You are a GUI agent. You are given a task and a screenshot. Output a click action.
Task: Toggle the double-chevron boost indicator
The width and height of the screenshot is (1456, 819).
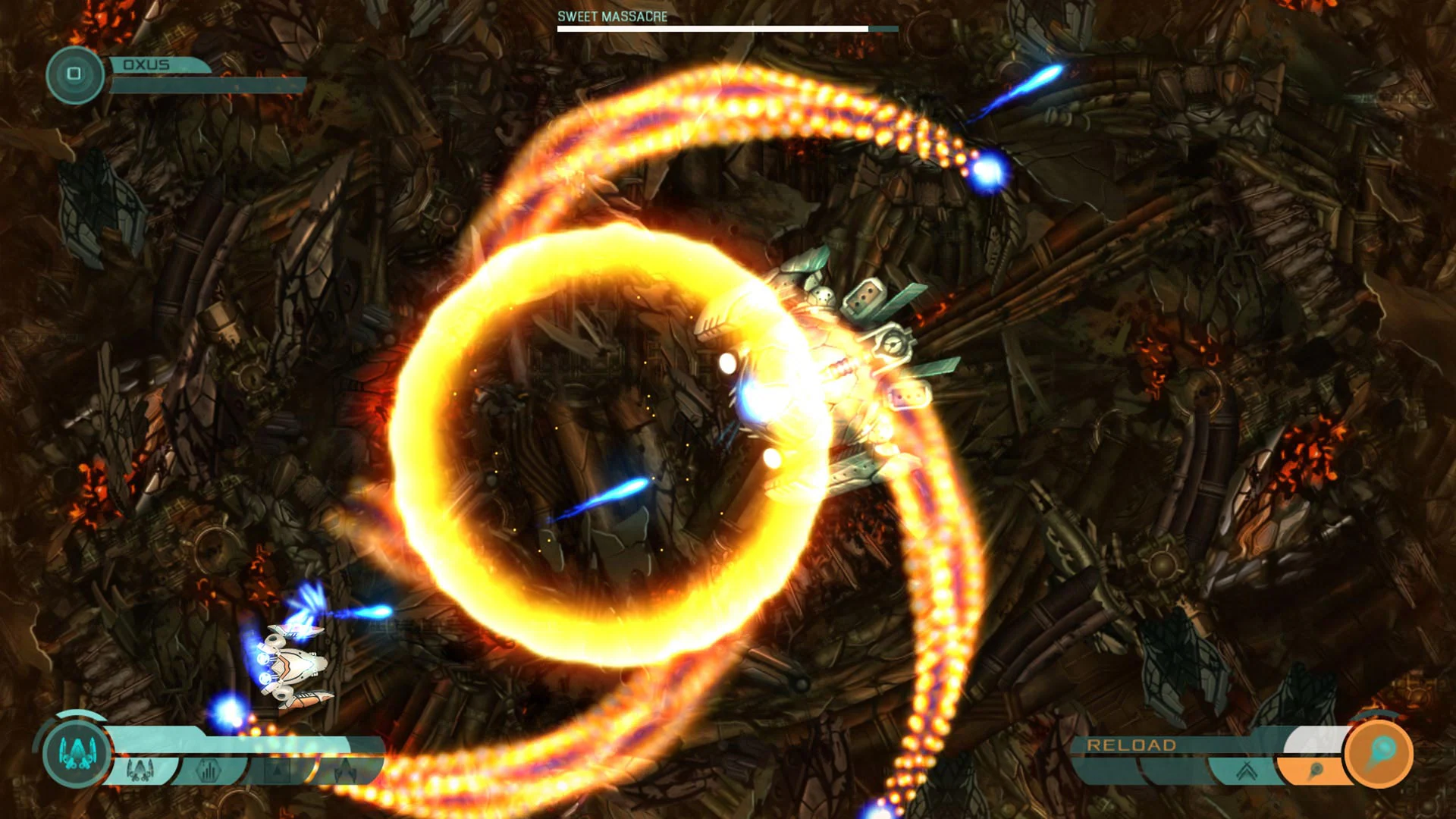point(1246,772)
